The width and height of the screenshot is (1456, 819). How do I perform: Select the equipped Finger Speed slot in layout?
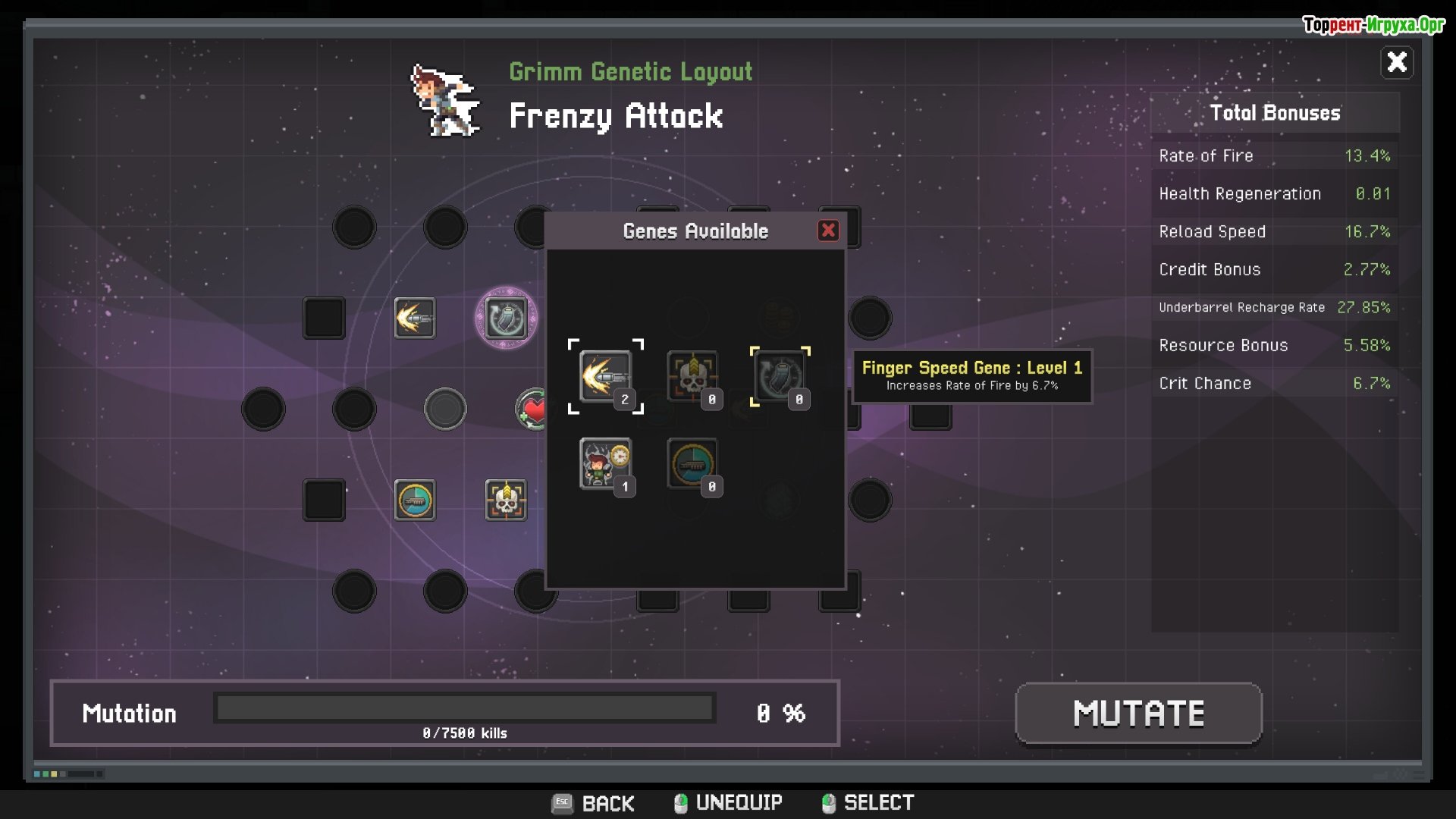(x=415, y=318)
